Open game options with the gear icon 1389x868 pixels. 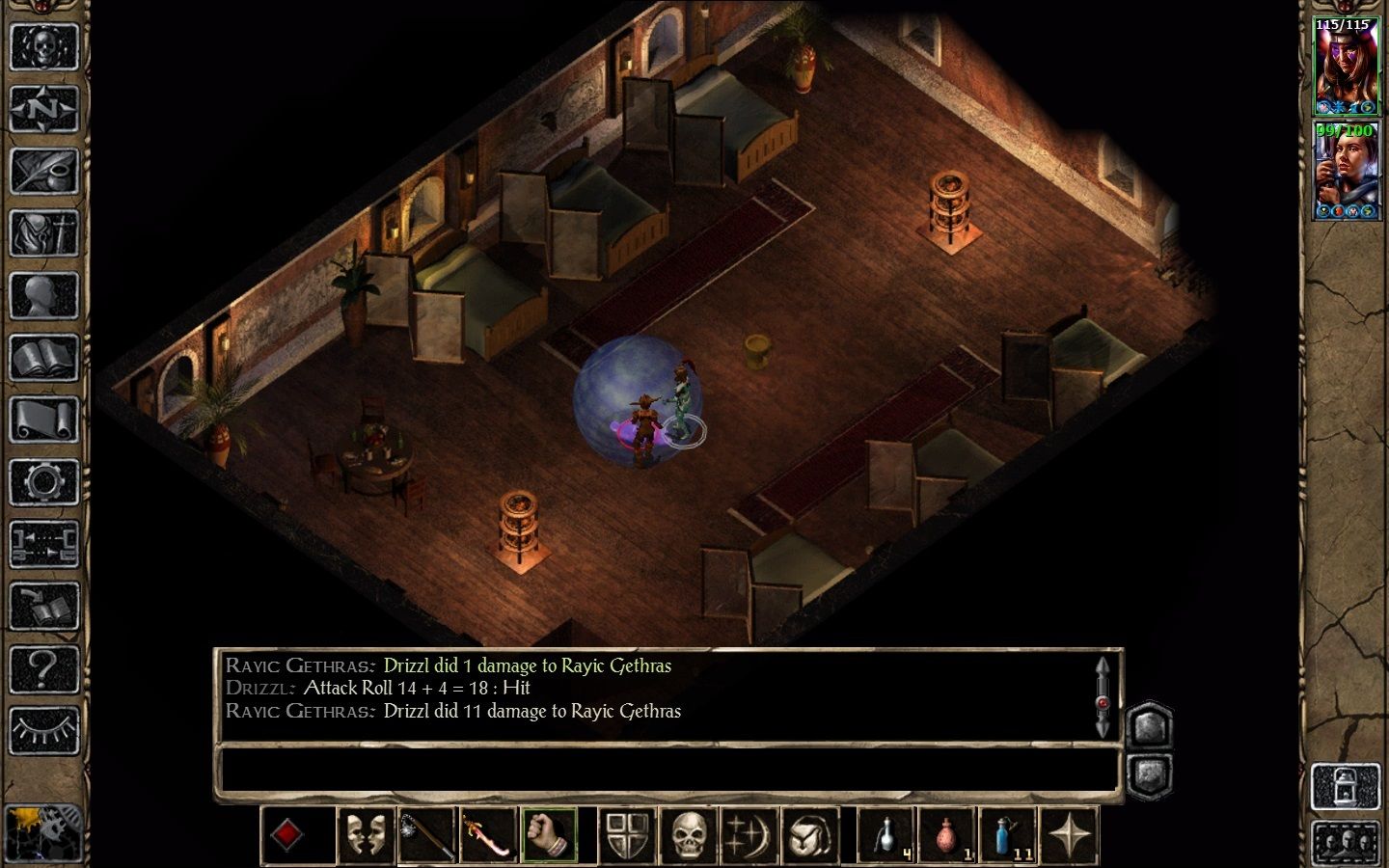coord(43,481)
